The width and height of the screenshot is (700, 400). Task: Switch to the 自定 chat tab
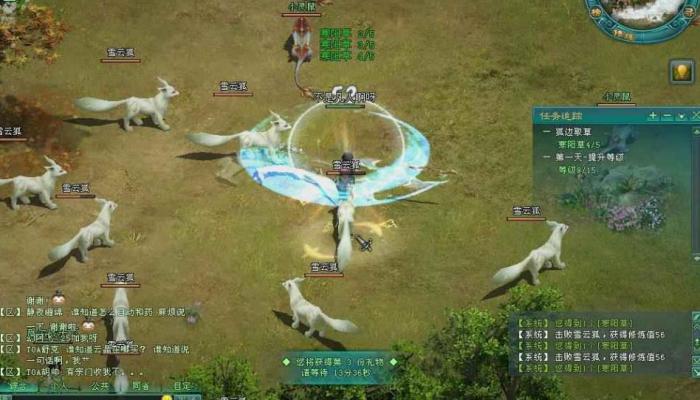[182, 385]
